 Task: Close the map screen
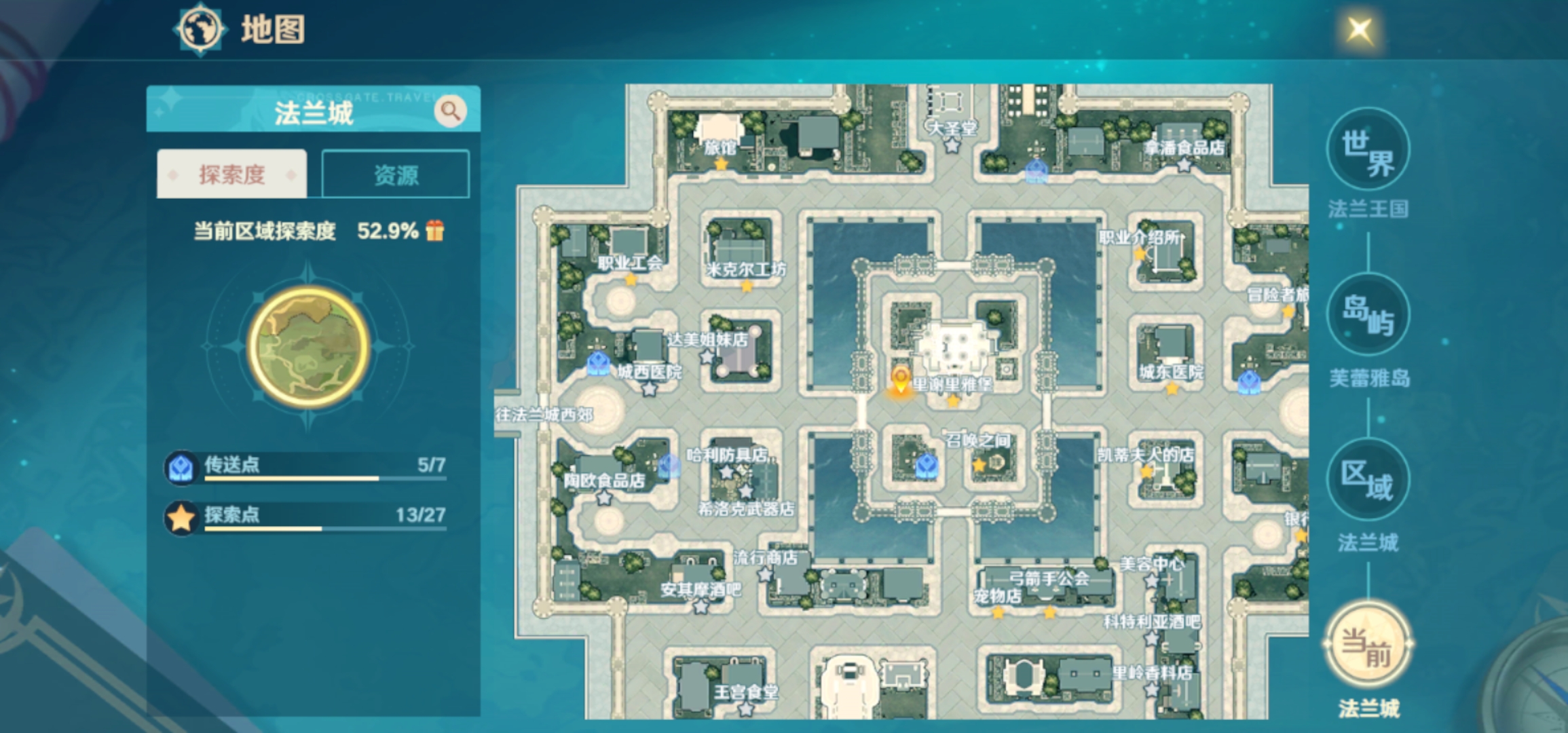pos(1359,30)
